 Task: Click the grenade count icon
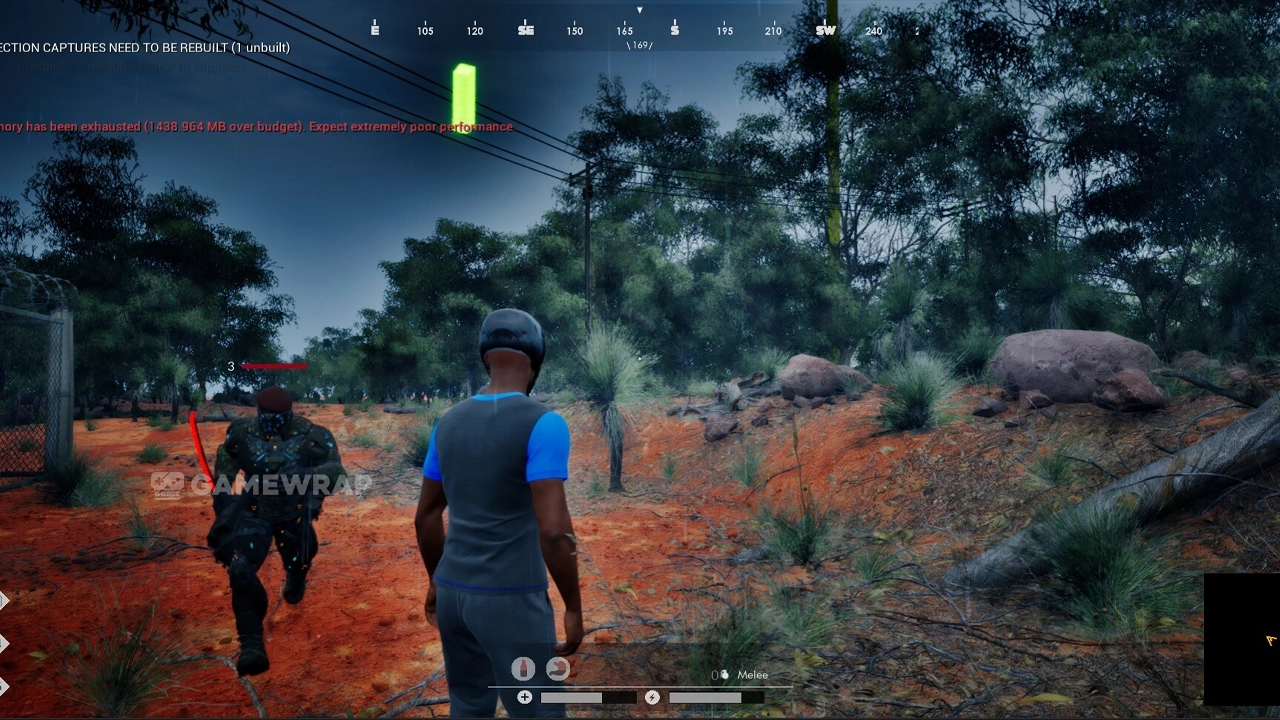(x=724, y=675)
